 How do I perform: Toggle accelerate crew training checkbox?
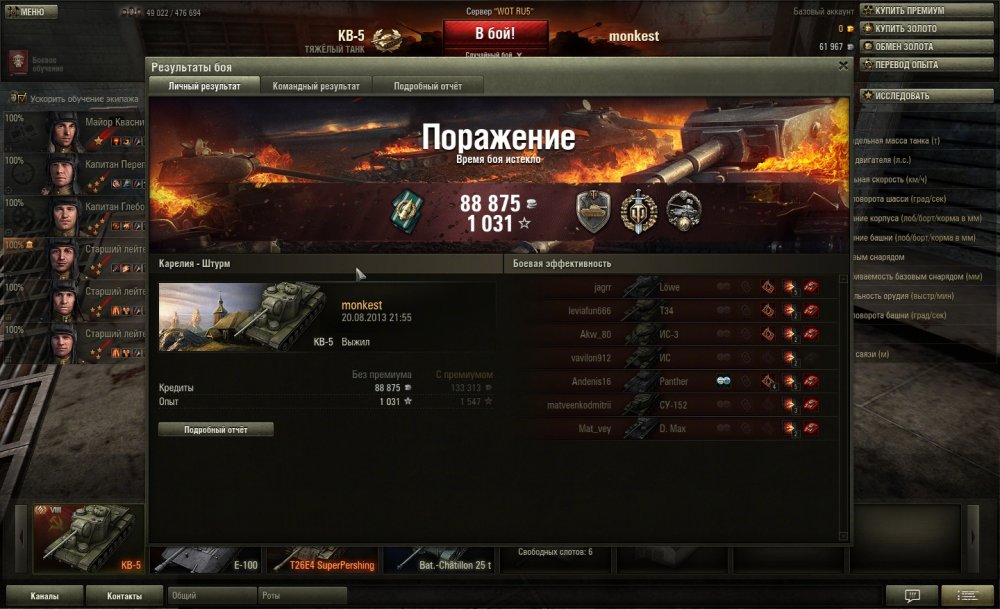point(20,99)
